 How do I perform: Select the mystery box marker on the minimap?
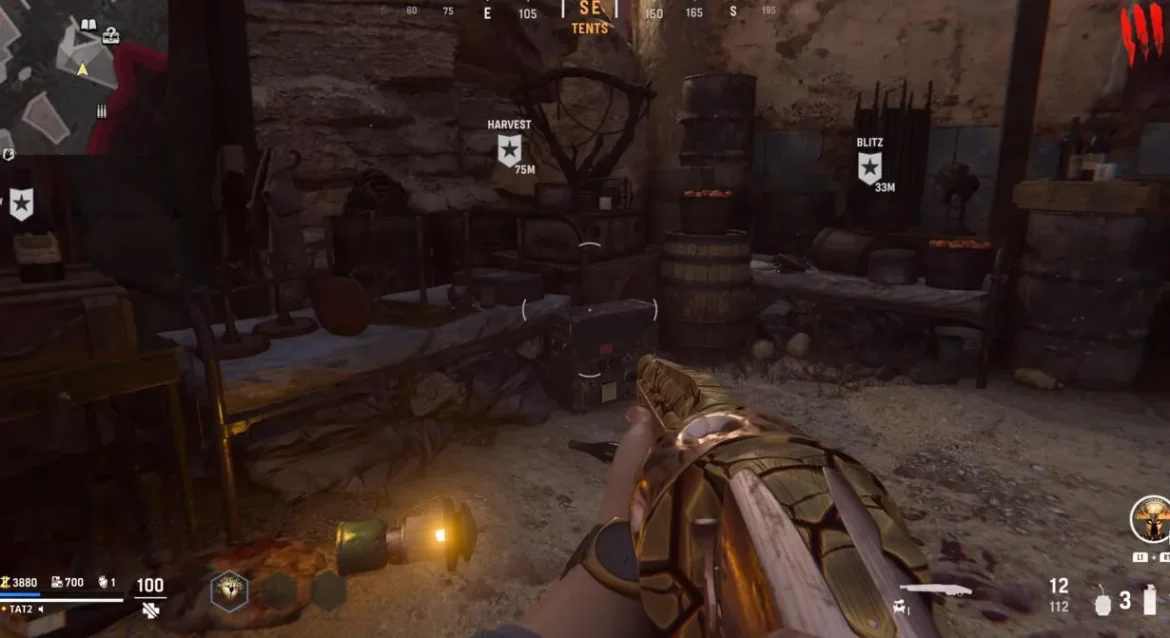pos(111,37)
